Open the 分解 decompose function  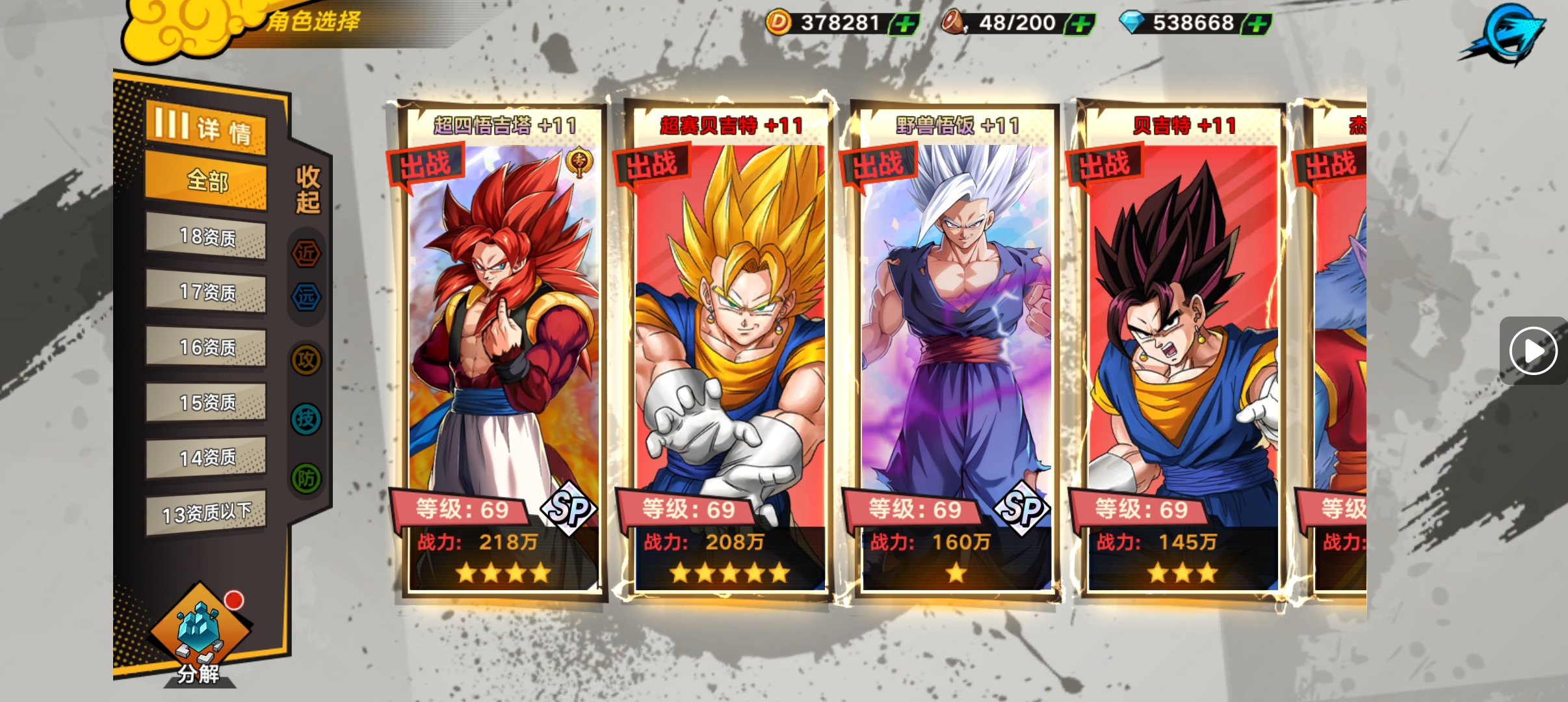199,637
